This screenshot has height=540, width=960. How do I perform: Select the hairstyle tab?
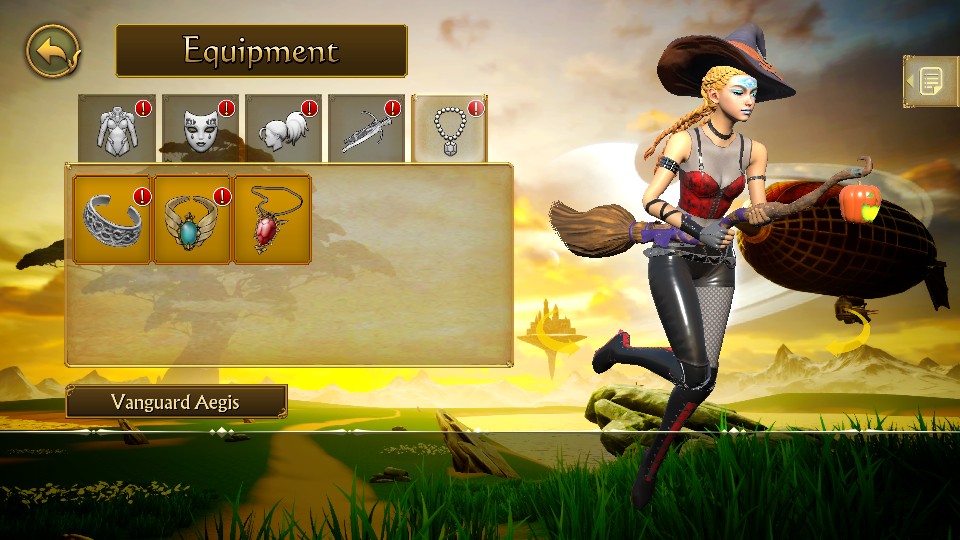coord(283,129)
